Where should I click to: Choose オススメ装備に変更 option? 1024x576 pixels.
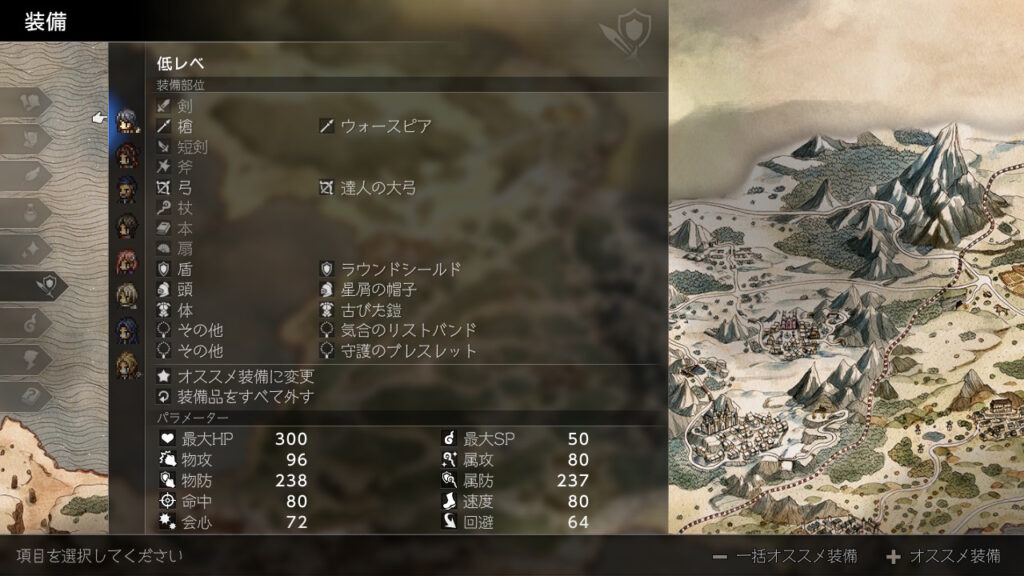245,377
